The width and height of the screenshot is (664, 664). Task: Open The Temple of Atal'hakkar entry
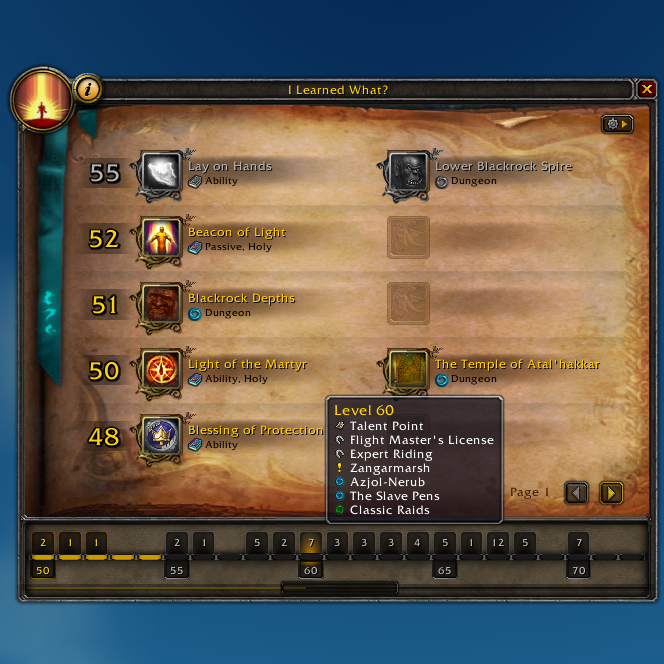(x=408, y=371)
